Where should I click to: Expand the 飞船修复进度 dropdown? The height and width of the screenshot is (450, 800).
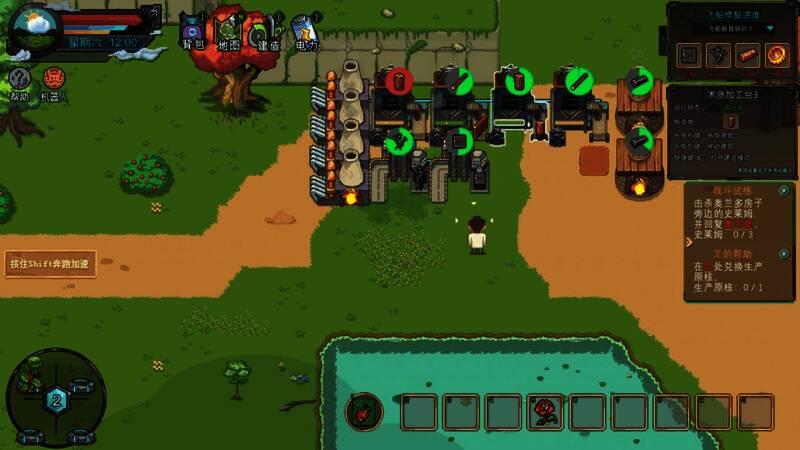point(772,29)
